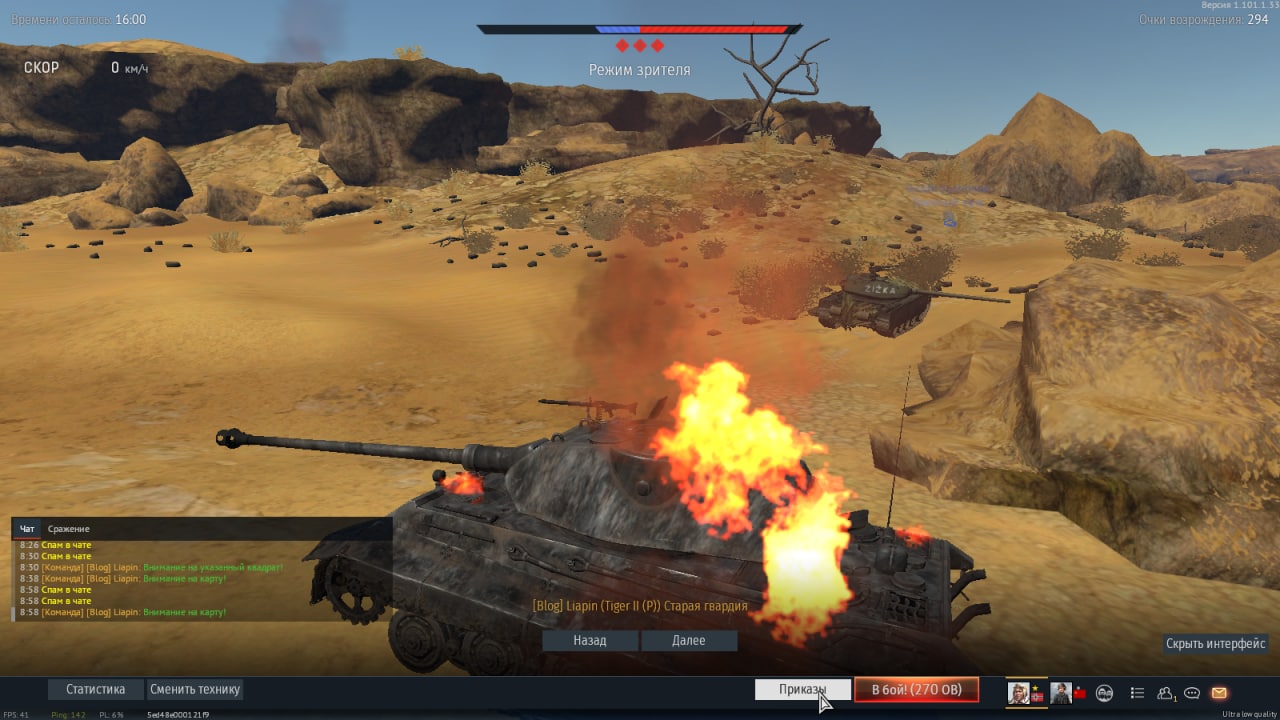1280x720 pixels.
Task: Open the orange mail envelope icon
Action: (x=1219, y=692)
